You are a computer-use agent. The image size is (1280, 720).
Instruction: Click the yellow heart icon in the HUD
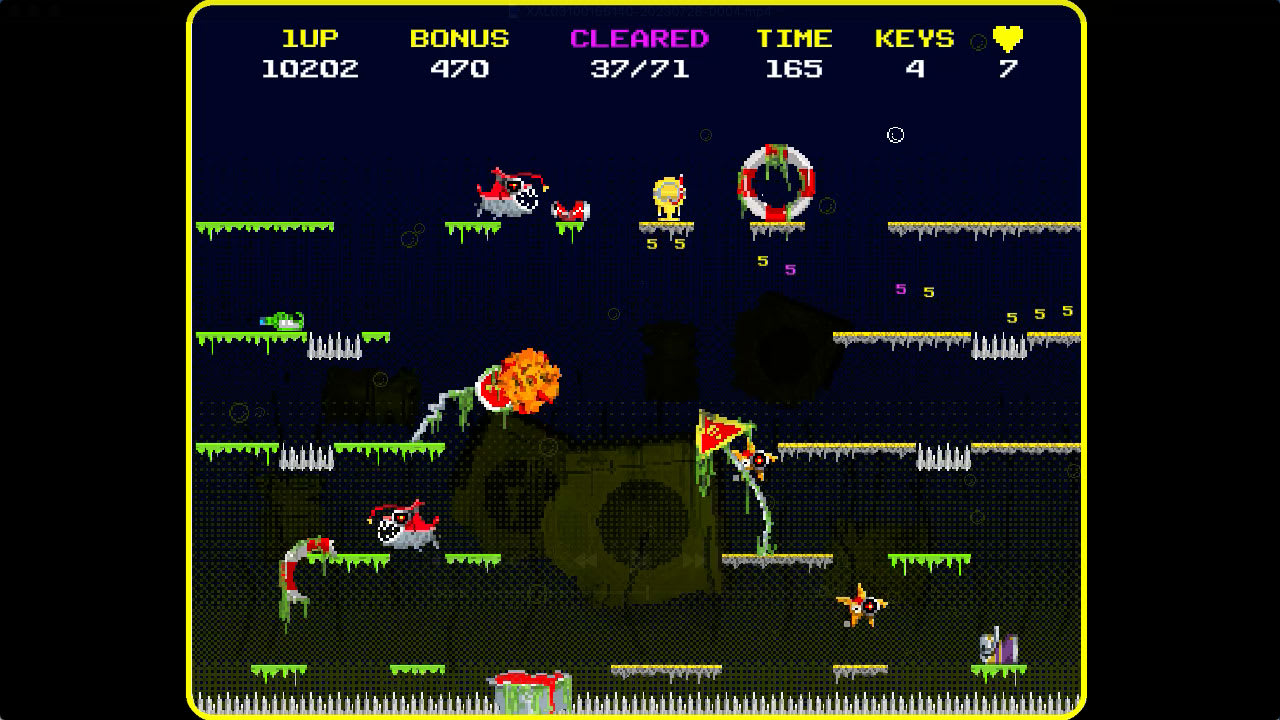coord(1007,38)
